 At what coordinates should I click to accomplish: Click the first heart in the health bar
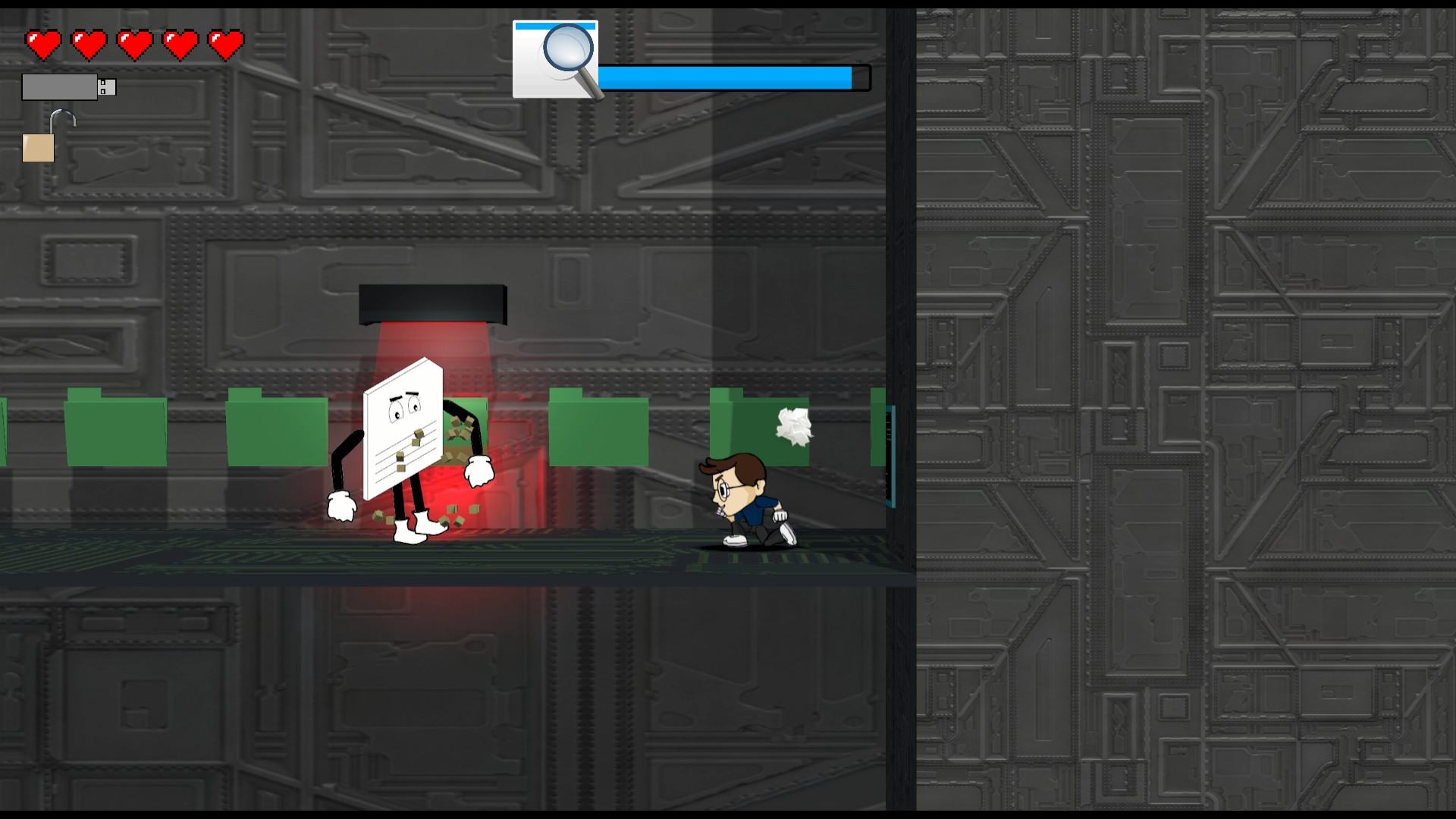[x=43, y=43]
